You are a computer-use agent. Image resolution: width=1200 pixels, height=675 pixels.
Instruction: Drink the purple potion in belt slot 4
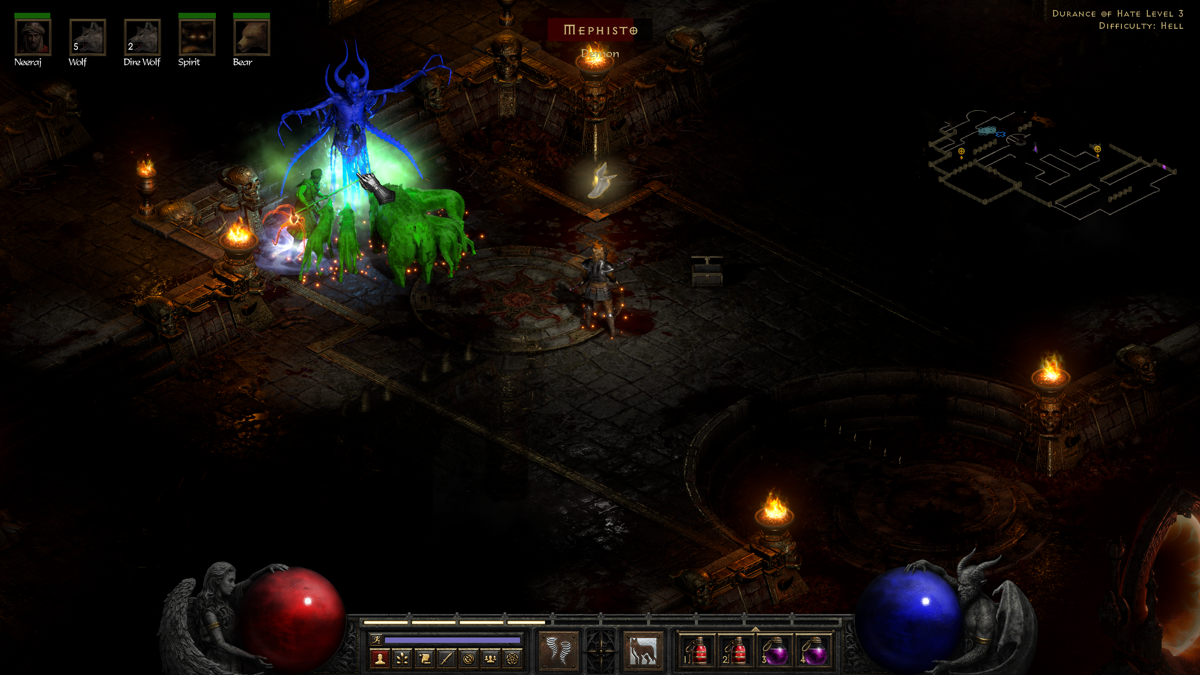816,652
